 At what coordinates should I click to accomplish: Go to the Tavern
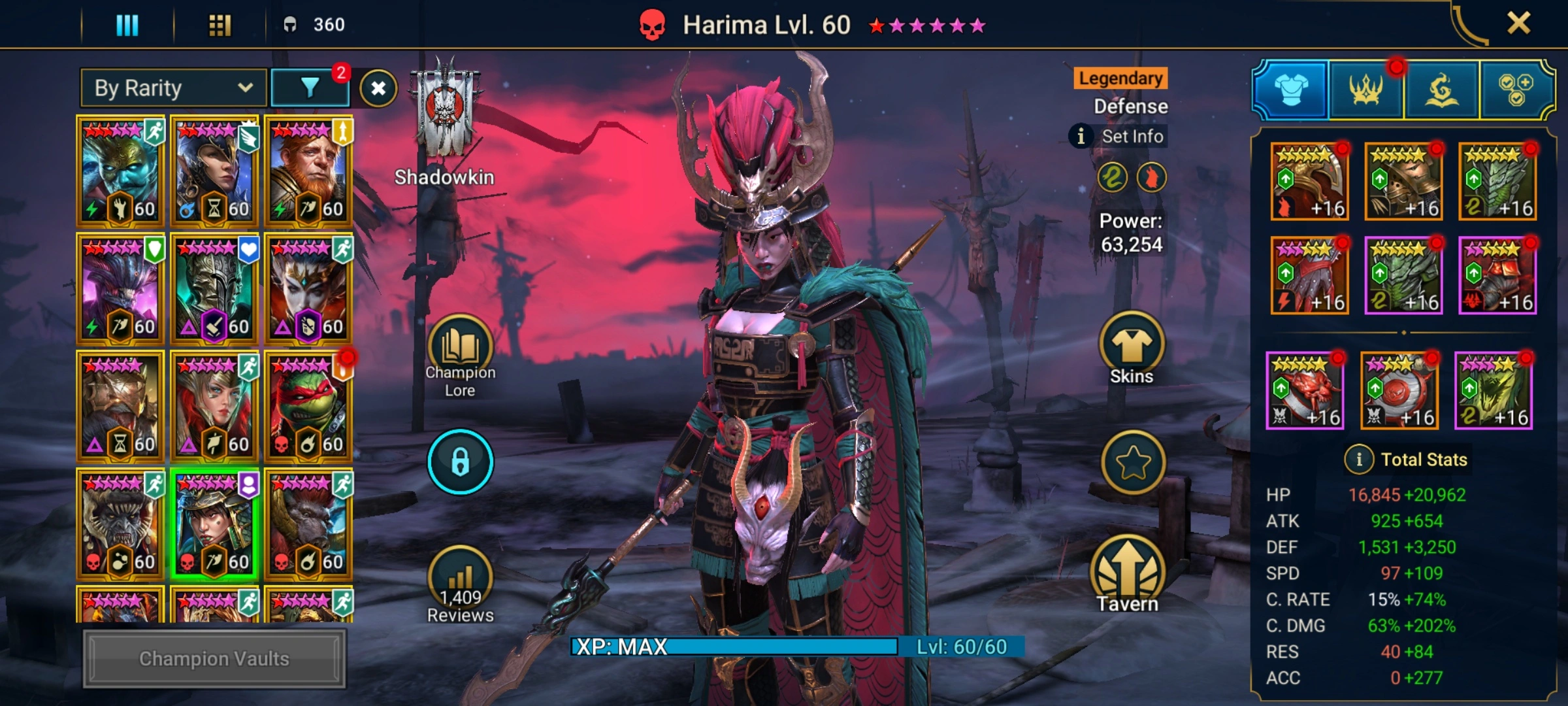click(1128, 575)
